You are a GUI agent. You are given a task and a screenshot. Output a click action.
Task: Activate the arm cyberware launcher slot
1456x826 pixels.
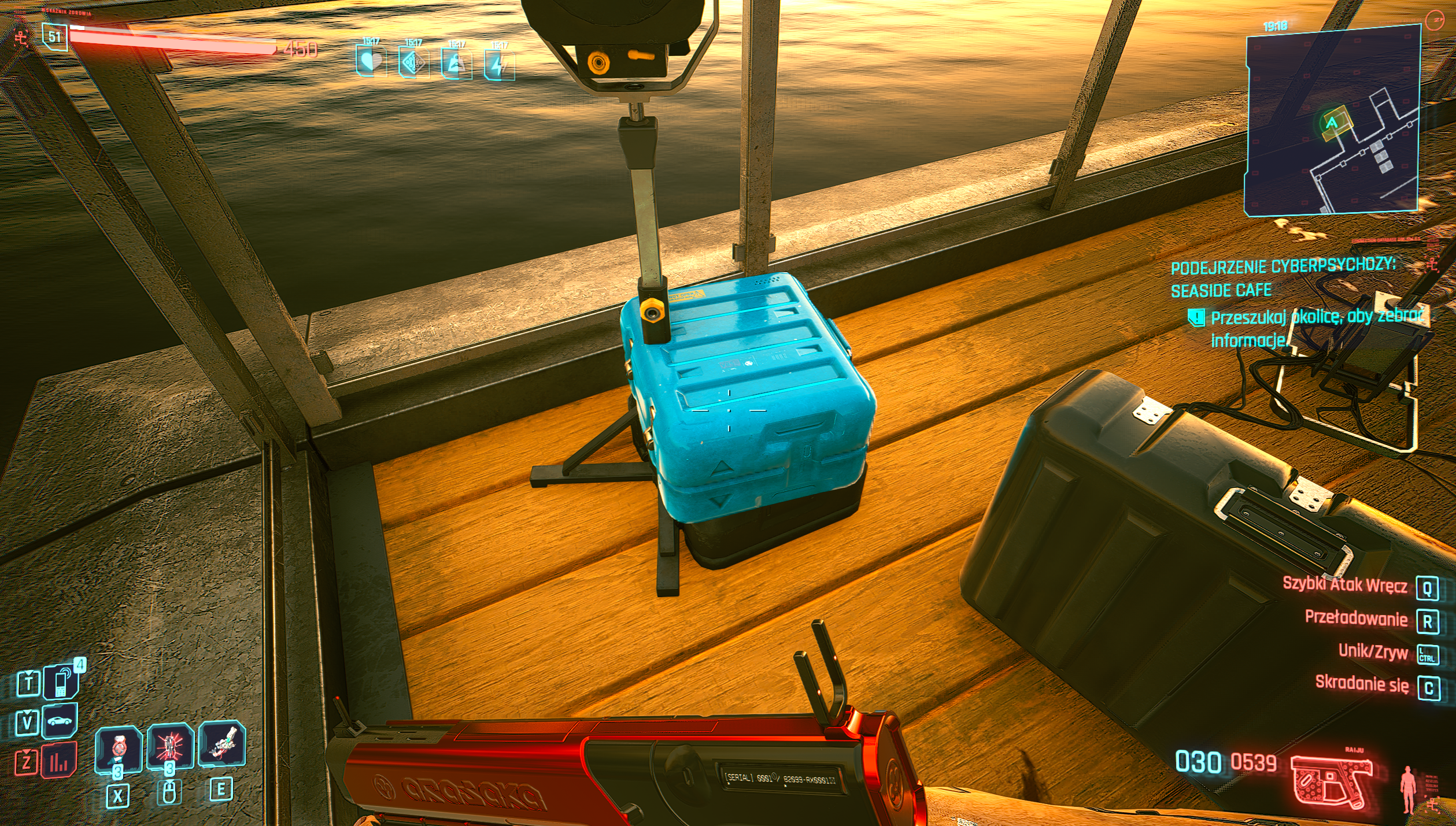pyautogui.click(x=222, y=744)
